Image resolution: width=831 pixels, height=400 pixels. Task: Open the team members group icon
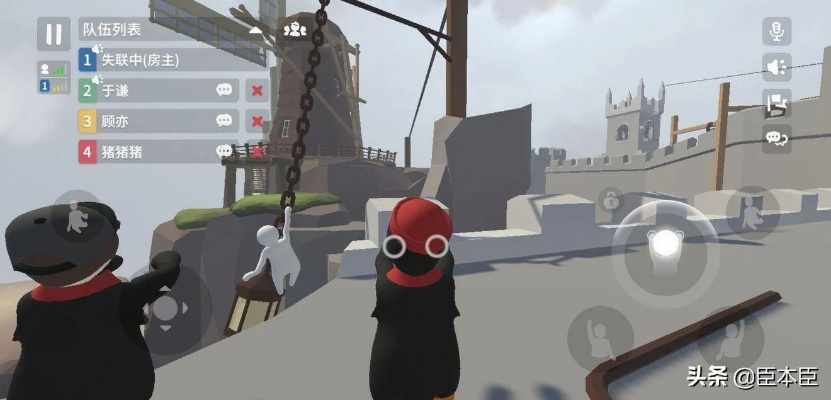pos(294,30)
